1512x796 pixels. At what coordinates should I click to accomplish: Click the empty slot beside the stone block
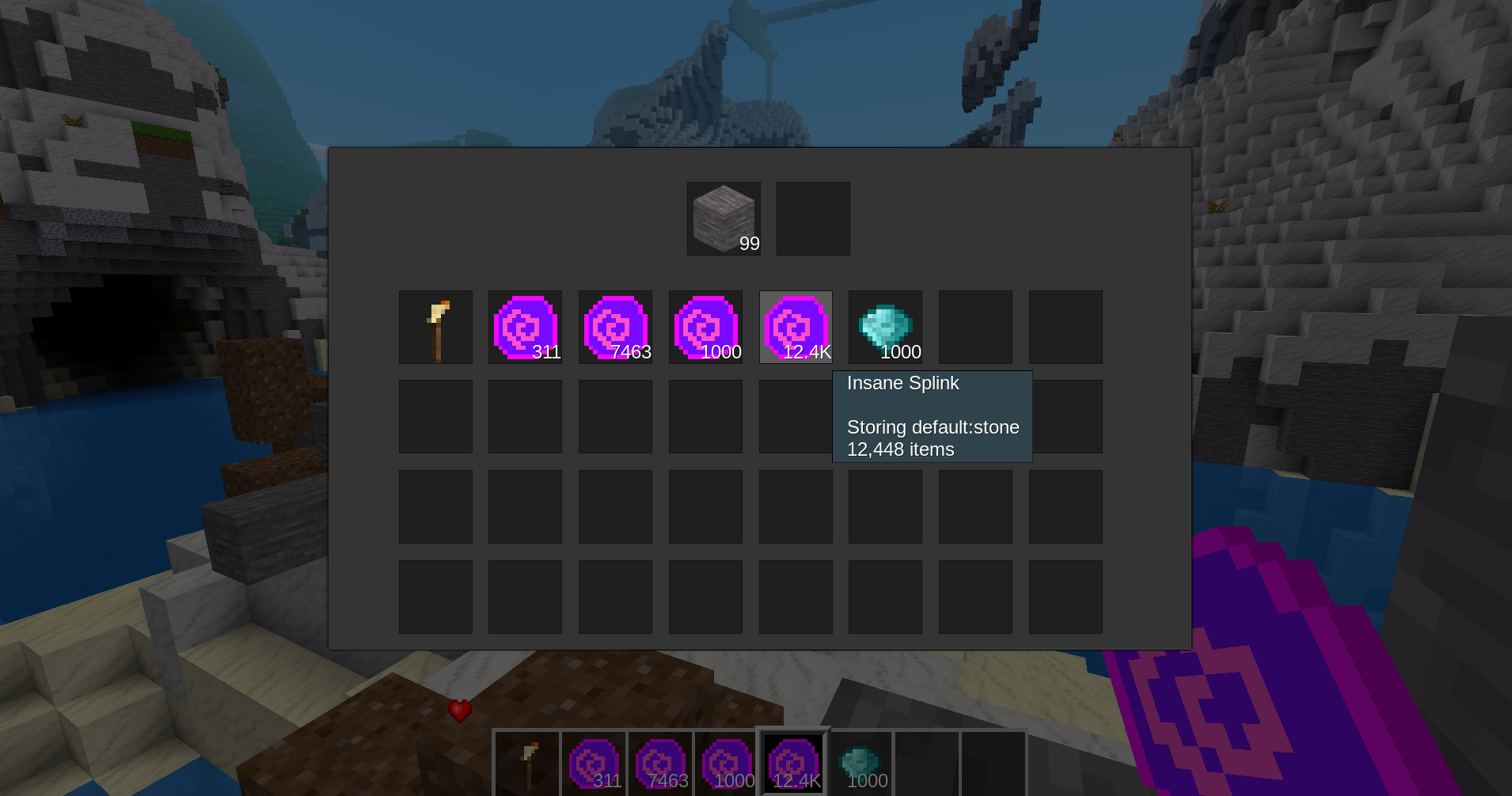(813, 218)
